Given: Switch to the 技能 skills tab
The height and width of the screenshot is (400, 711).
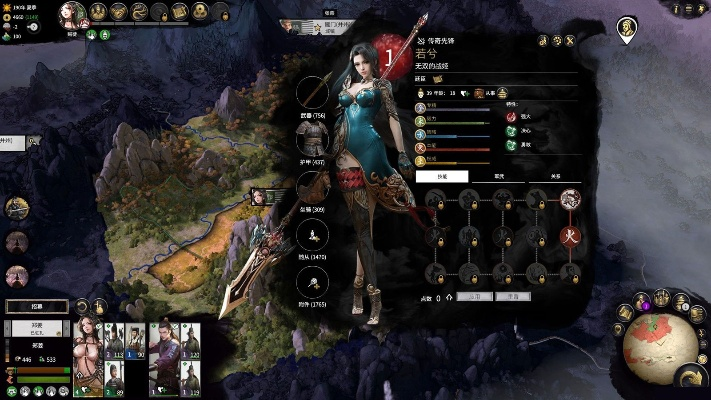Looking at the screenshot, I should tap(441, 175).
